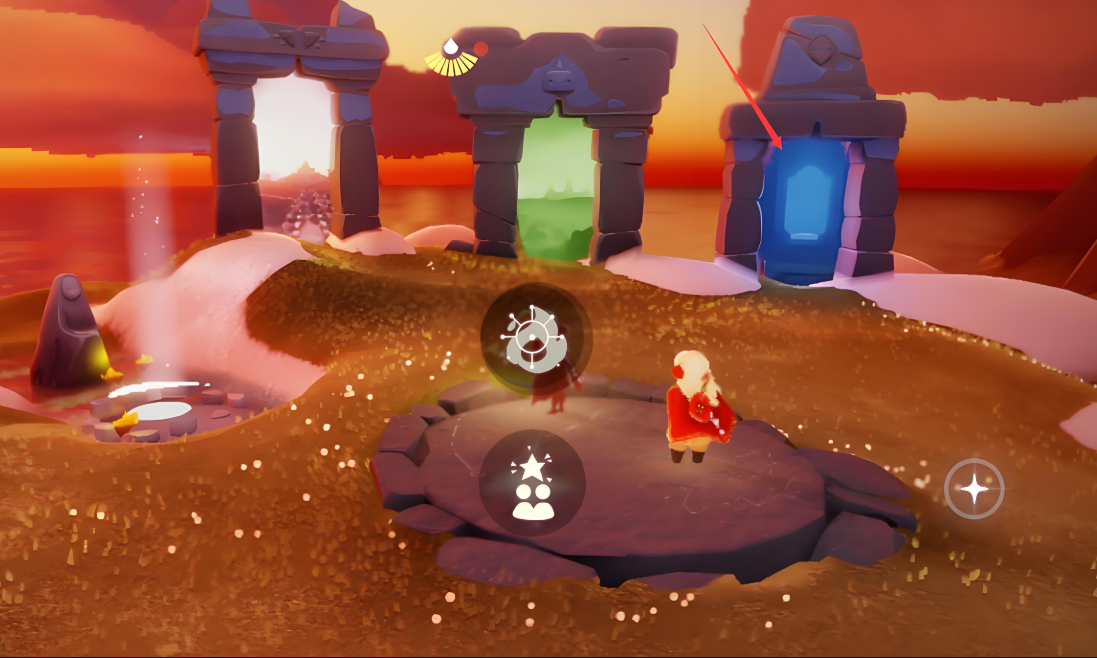
Task: Open the friends star icon prompt
Action: tap(531, 483)
